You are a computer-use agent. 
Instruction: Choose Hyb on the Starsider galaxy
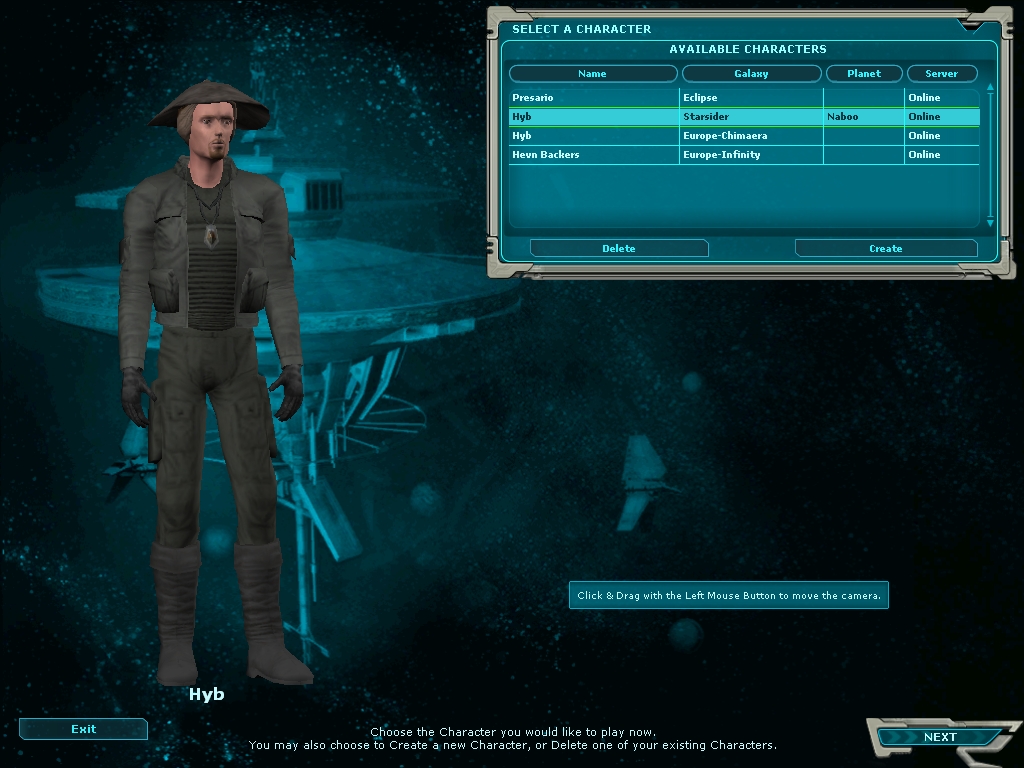594,117
